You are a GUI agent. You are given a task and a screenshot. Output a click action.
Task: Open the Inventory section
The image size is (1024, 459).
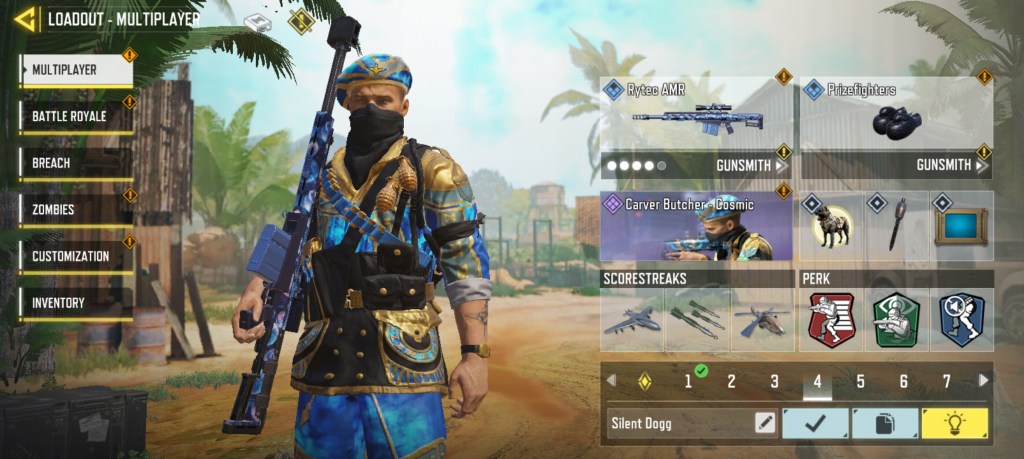point(76,303)
